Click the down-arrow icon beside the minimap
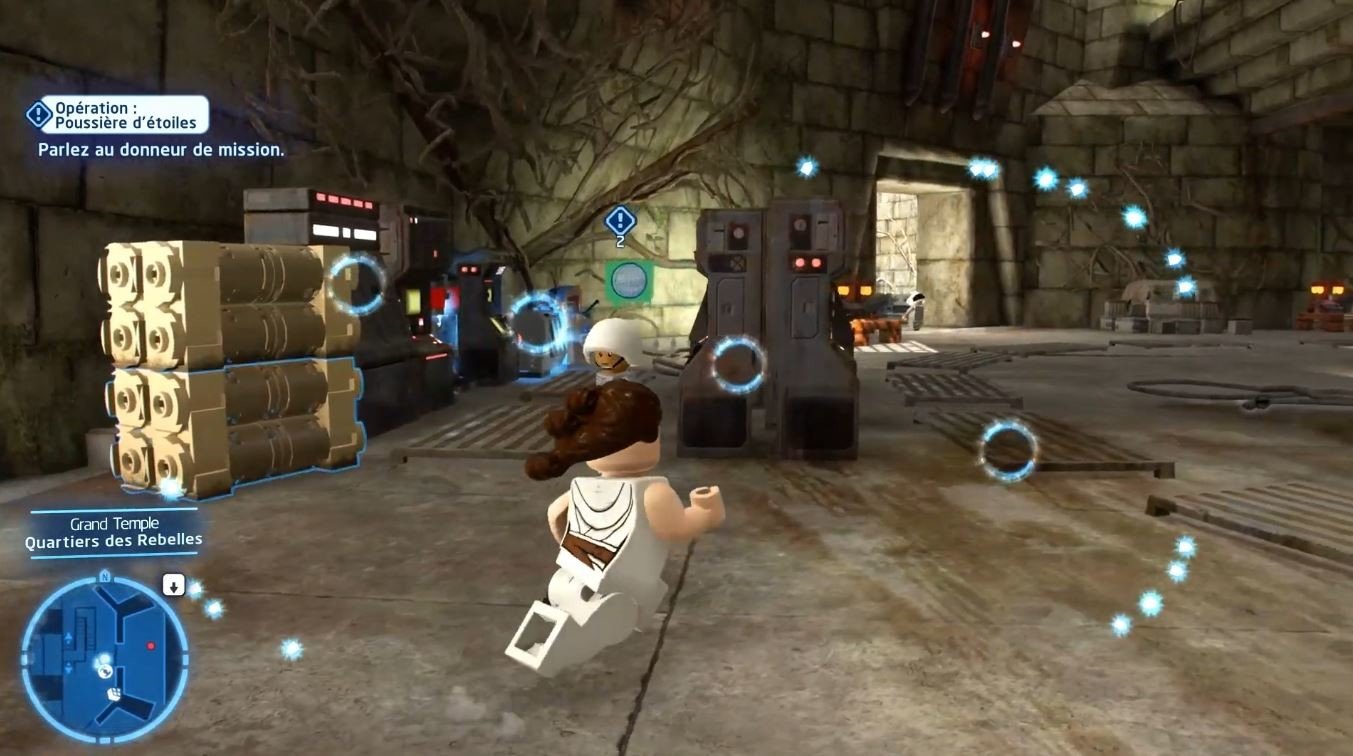This screenshot has width=1353, height=756. [173, 585]
